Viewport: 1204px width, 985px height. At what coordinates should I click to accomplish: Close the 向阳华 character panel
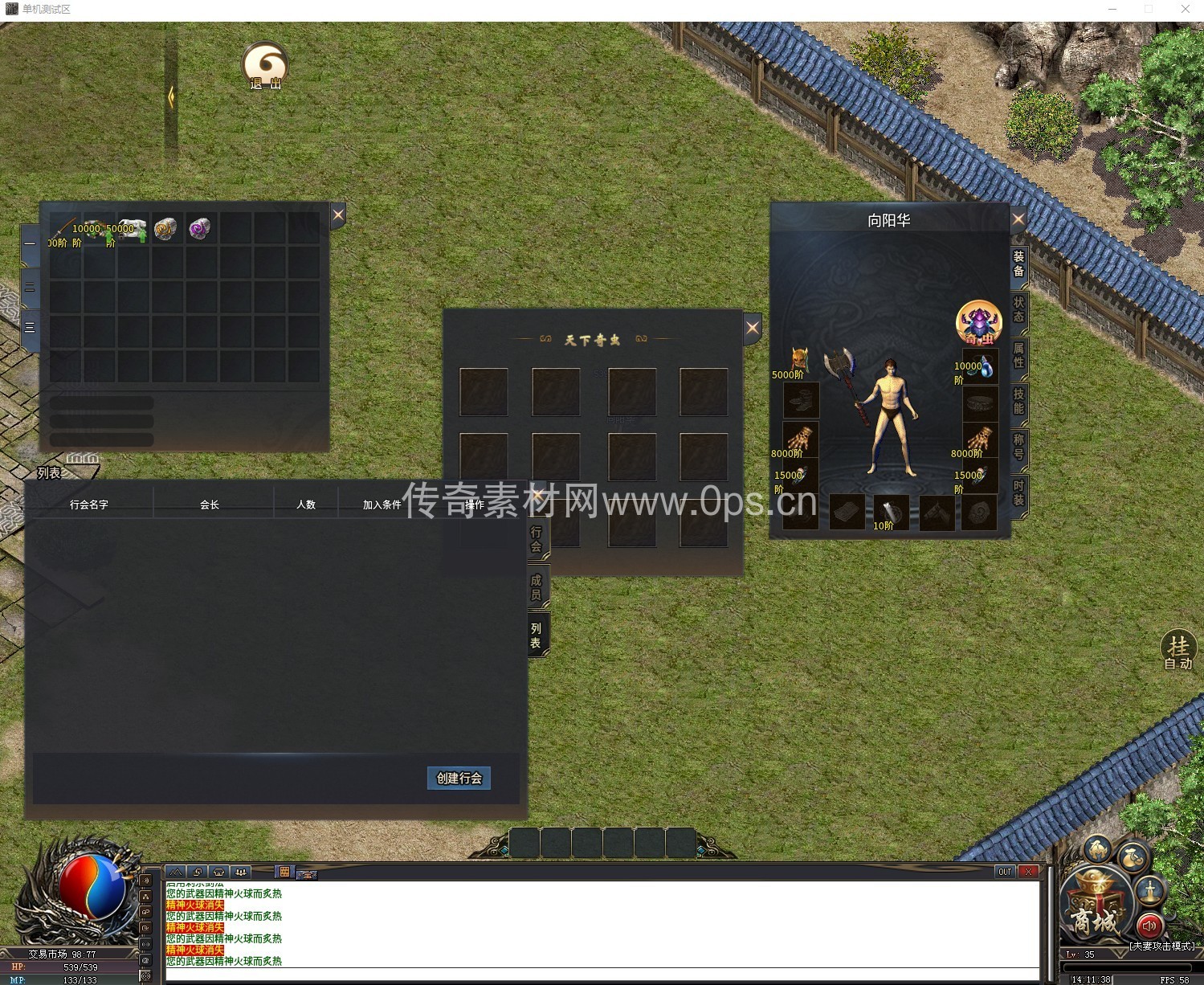1018,219
